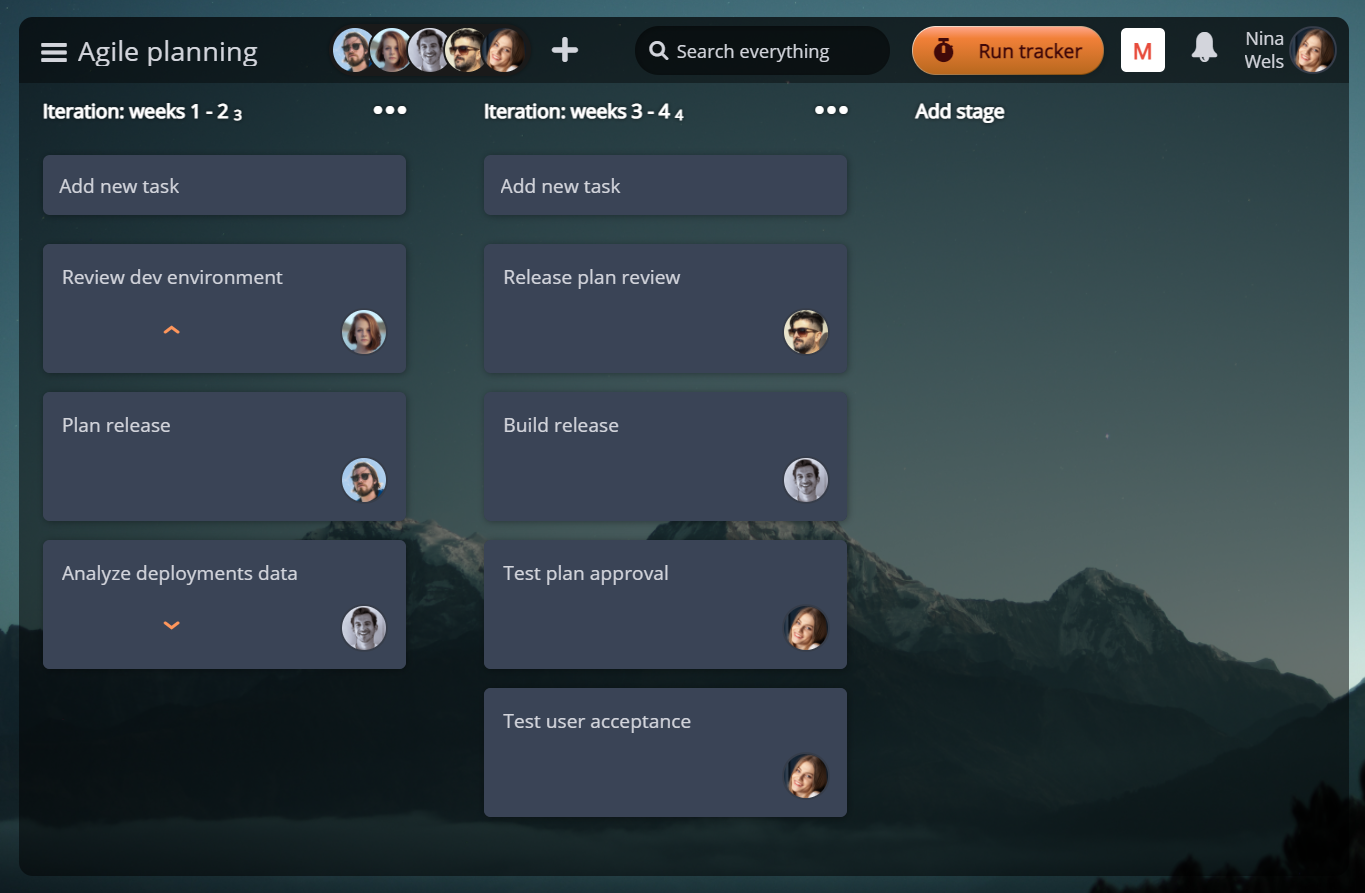Open options for Iteration weeks 3 - 4
The image size is (1365, 893).
pyautogui.click(x=831, y=110)
